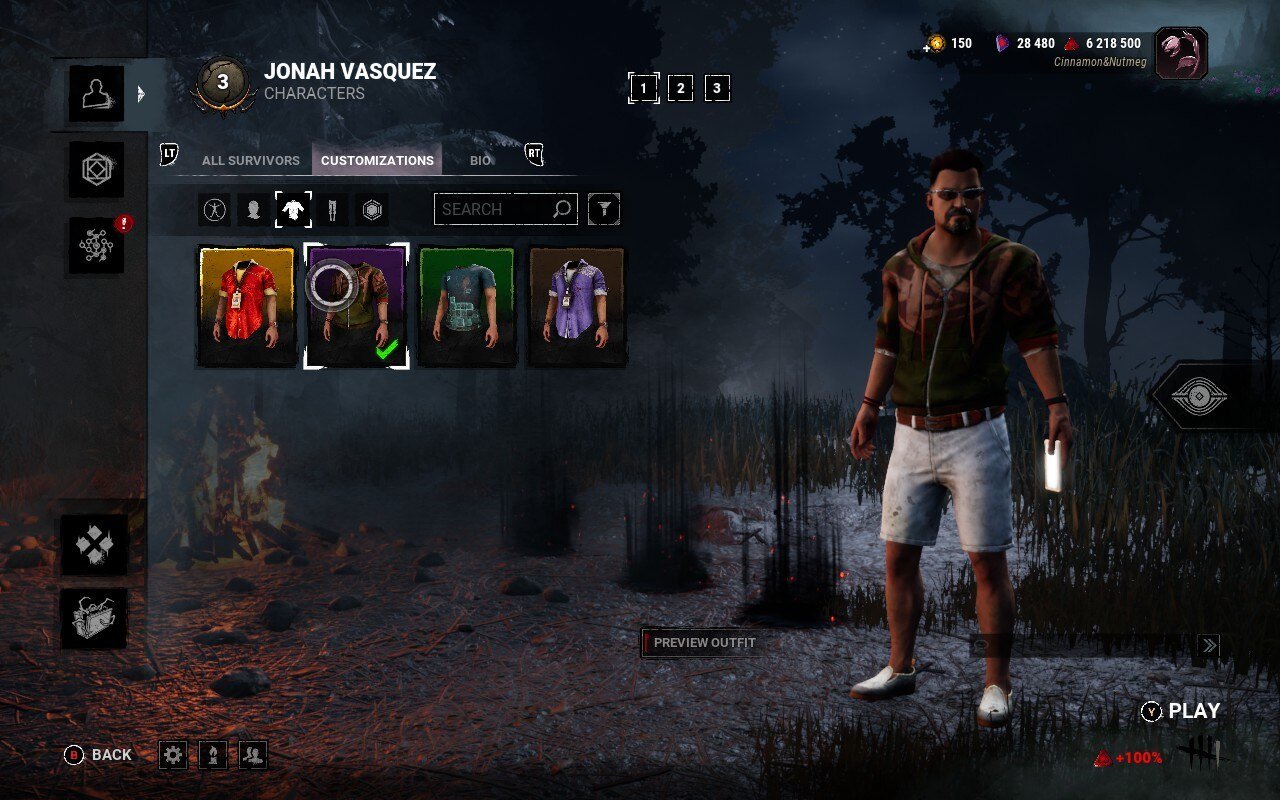1280x800 pixels.
Task: Open the settings gear
Action: point(173,755)
